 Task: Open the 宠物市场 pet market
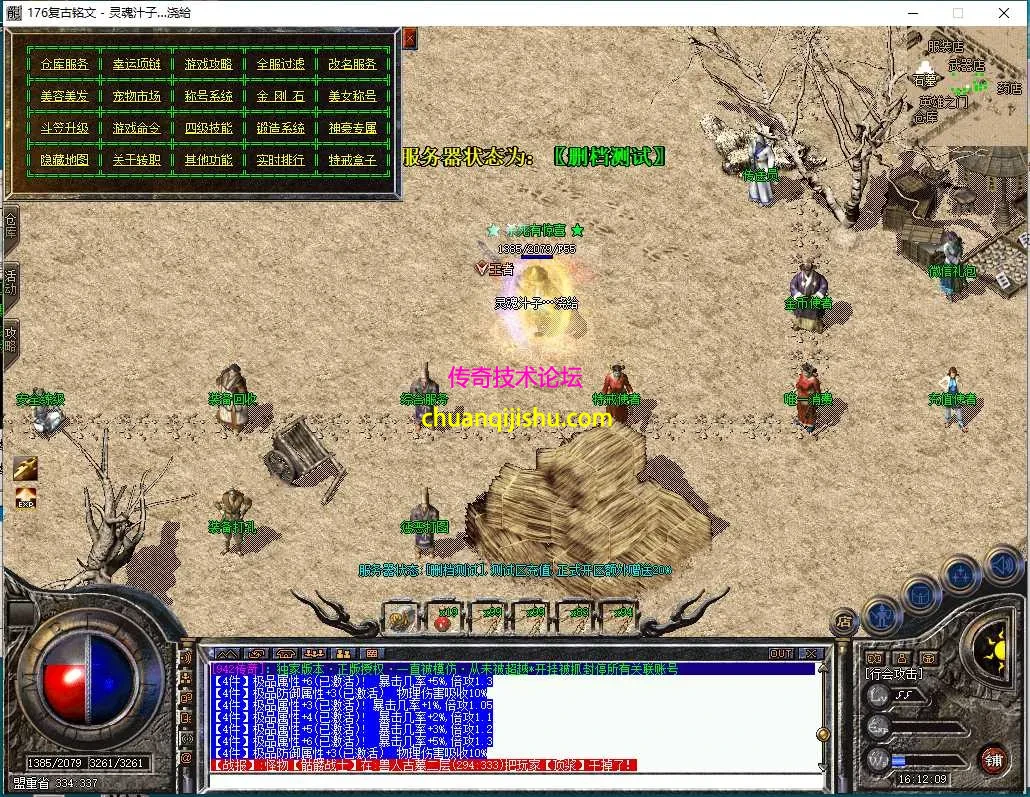tap(136, 96)
